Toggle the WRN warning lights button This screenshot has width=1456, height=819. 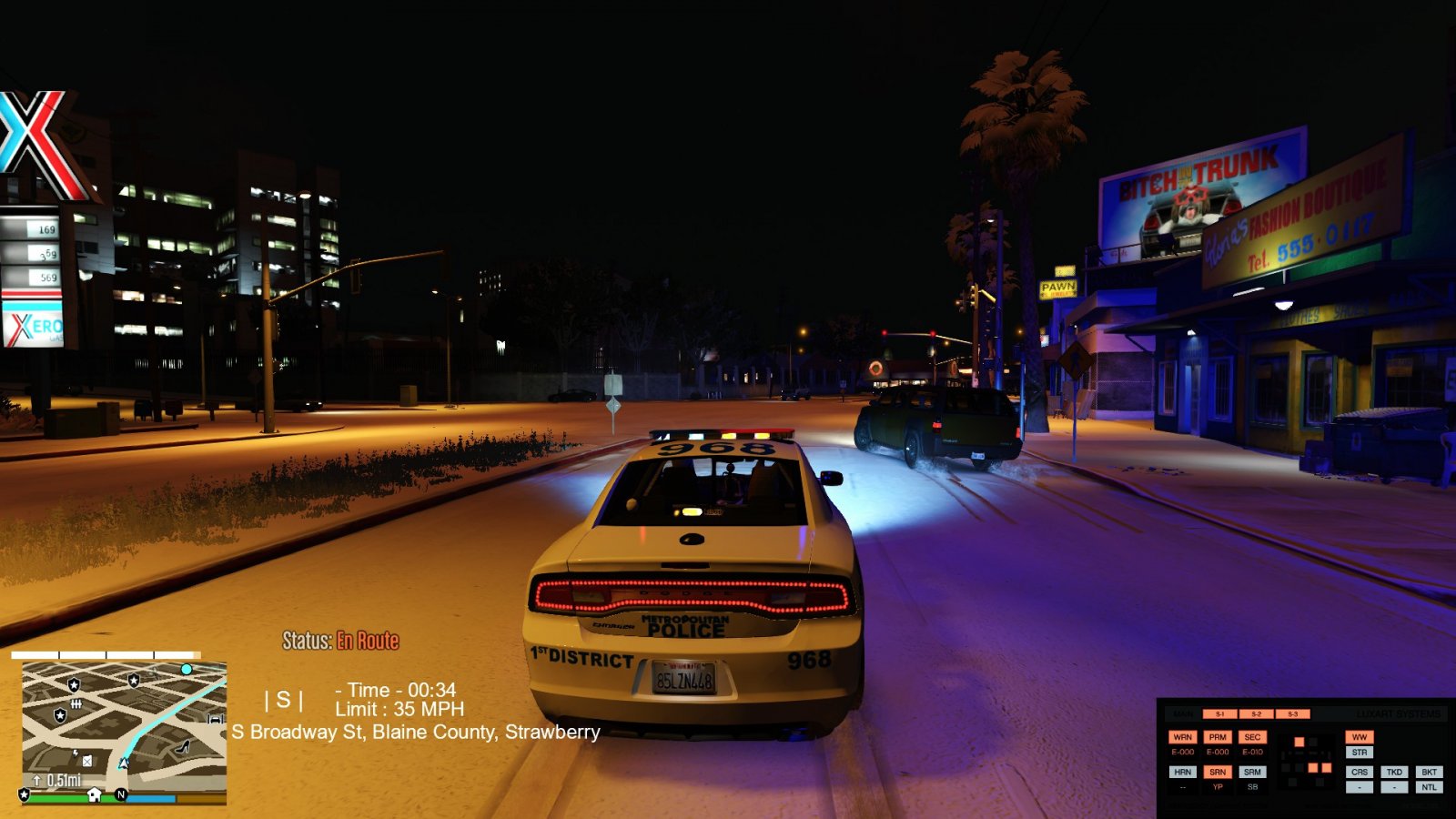pyautogui.click(x=1182, y=737)
